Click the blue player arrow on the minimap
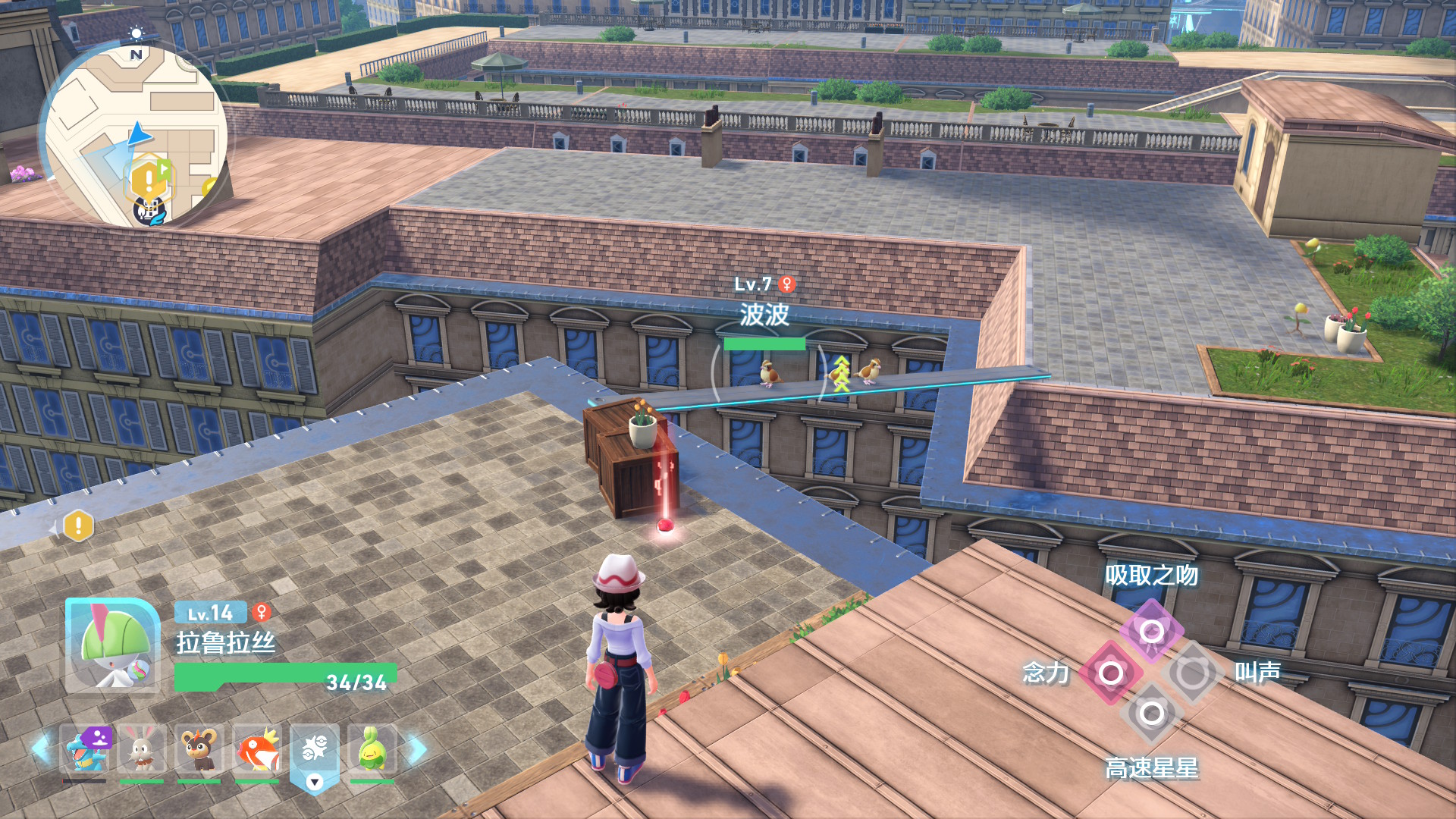The height and width of the screenshot is (819, 1456). [x=140, y=135]
